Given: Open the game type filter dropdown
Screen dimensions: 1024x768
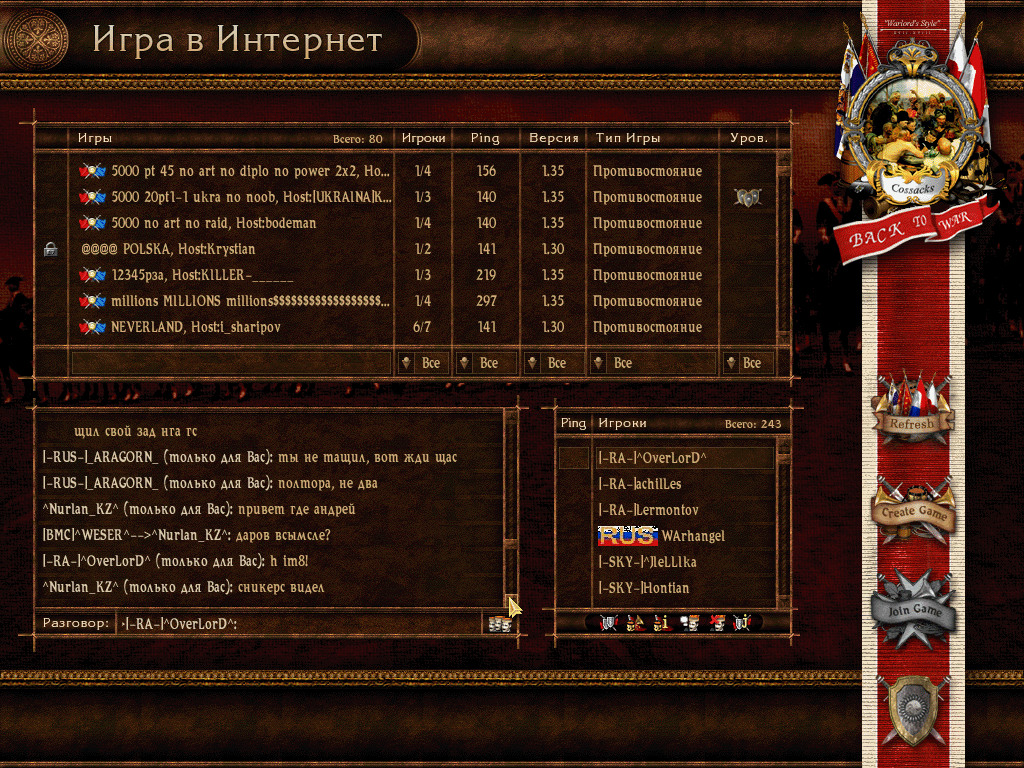Looking at the screenshot, I should (x=654, y=363).
